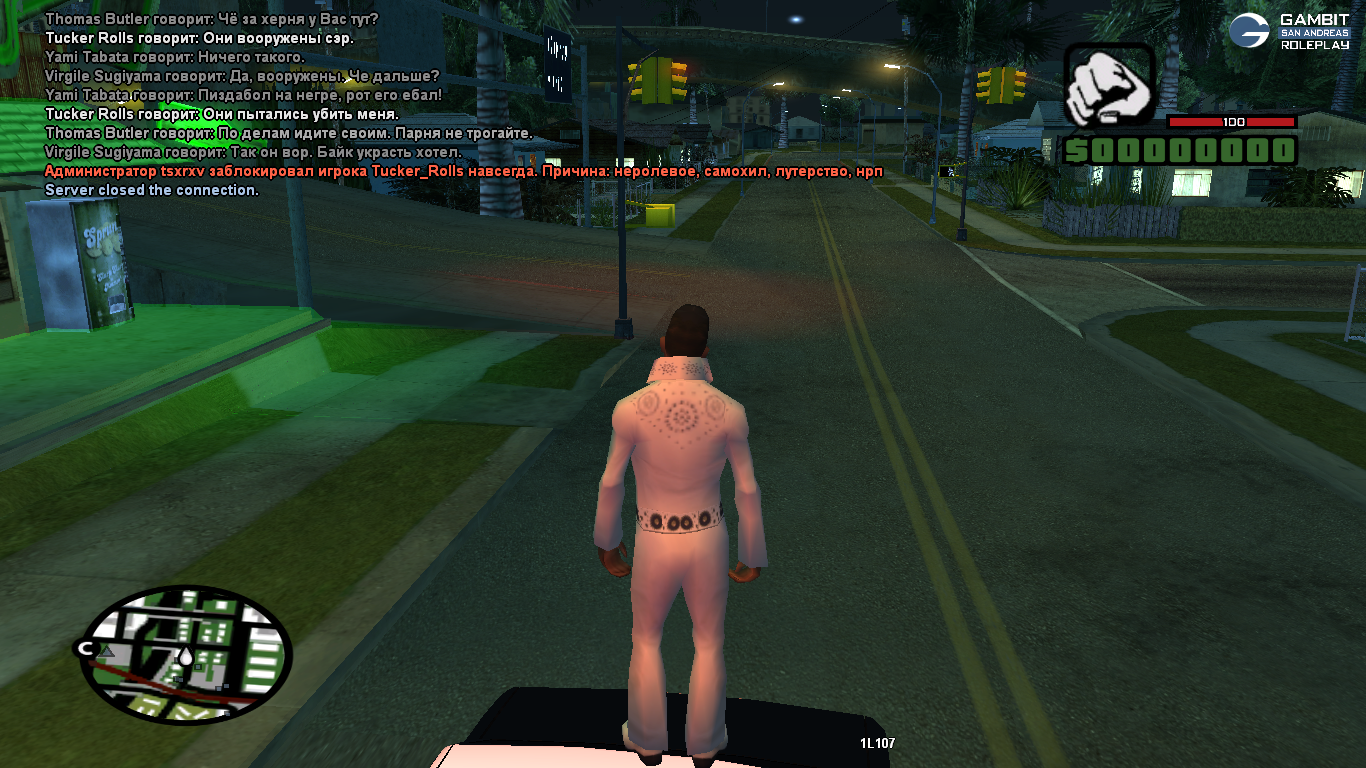This screenshot has width=1366, height=768.
Task: Click the Gambit San Andreas Roleplay logo
Action: tap(1289, 31)
